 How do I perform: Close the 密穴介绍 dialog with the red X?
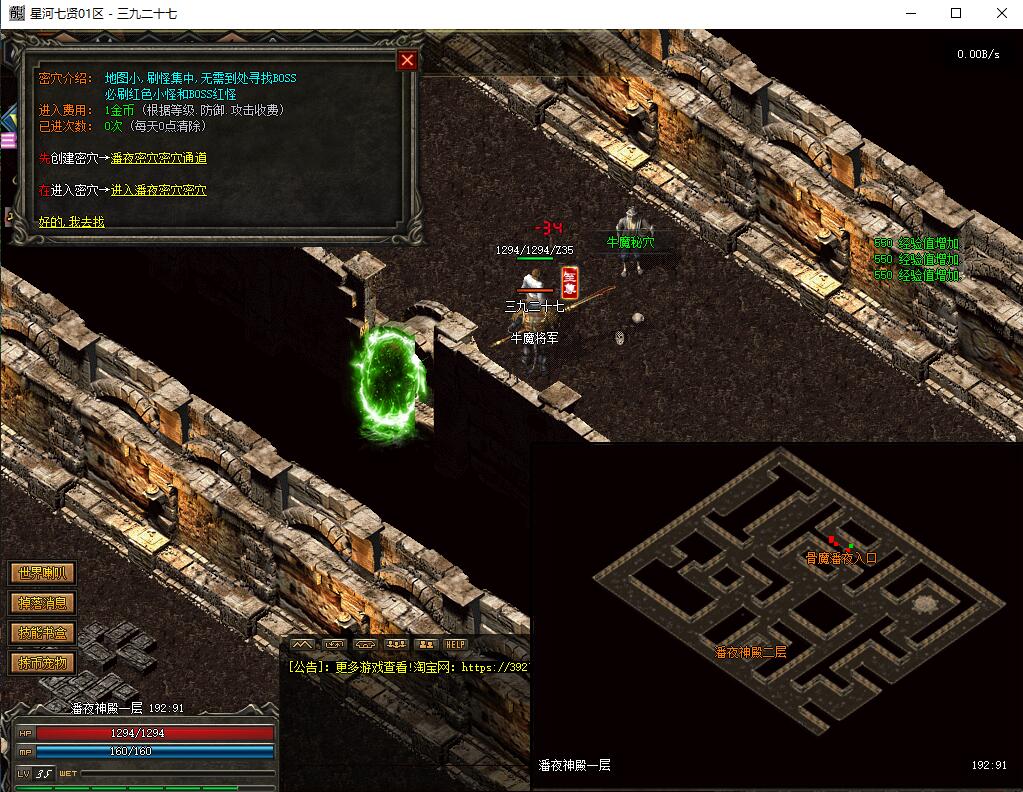(x=407, y=60)
